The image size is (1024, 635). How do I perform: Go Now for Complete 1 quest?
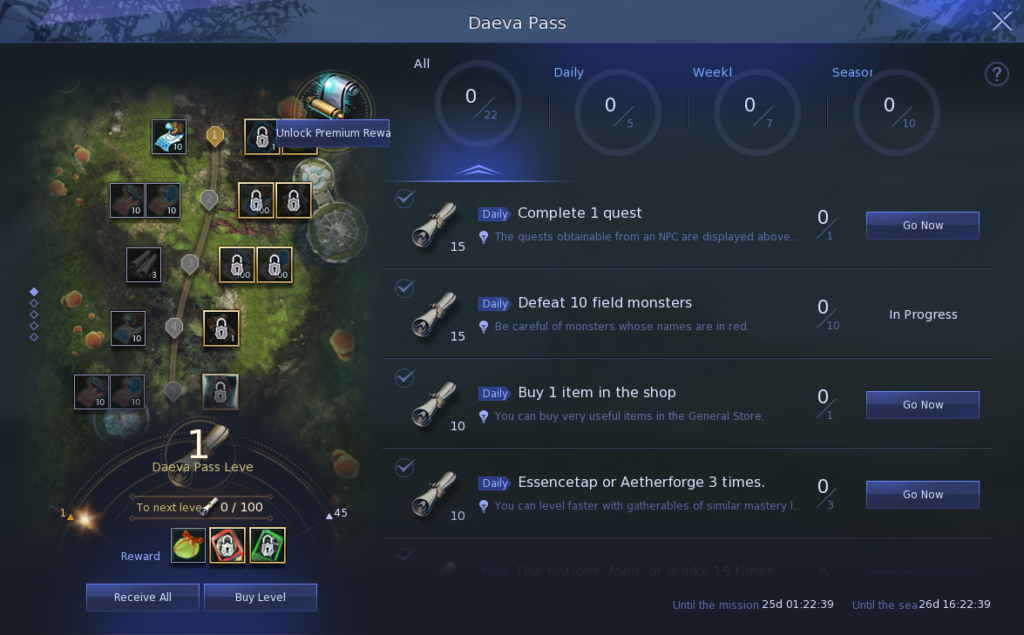click(922, 225)
